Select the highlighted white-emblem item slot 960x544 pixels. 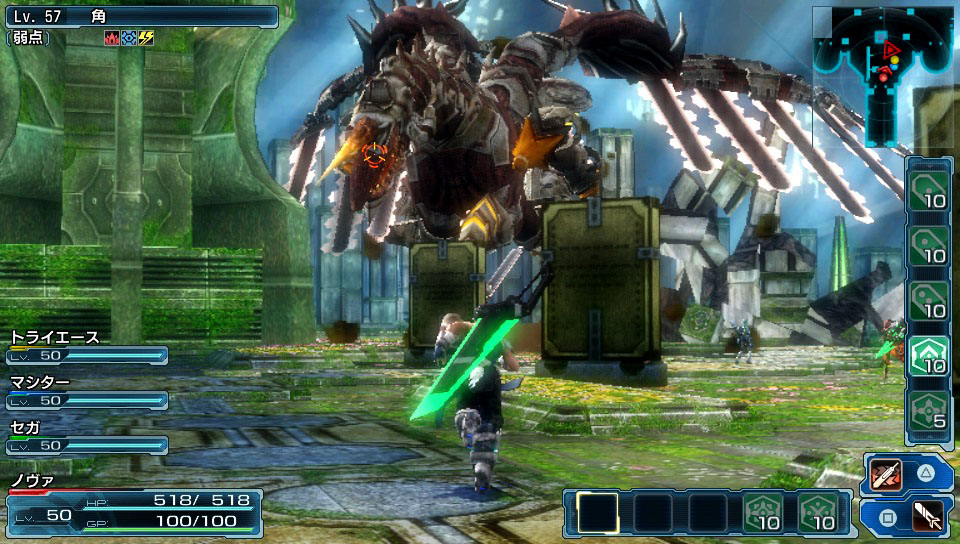(927, 355)
